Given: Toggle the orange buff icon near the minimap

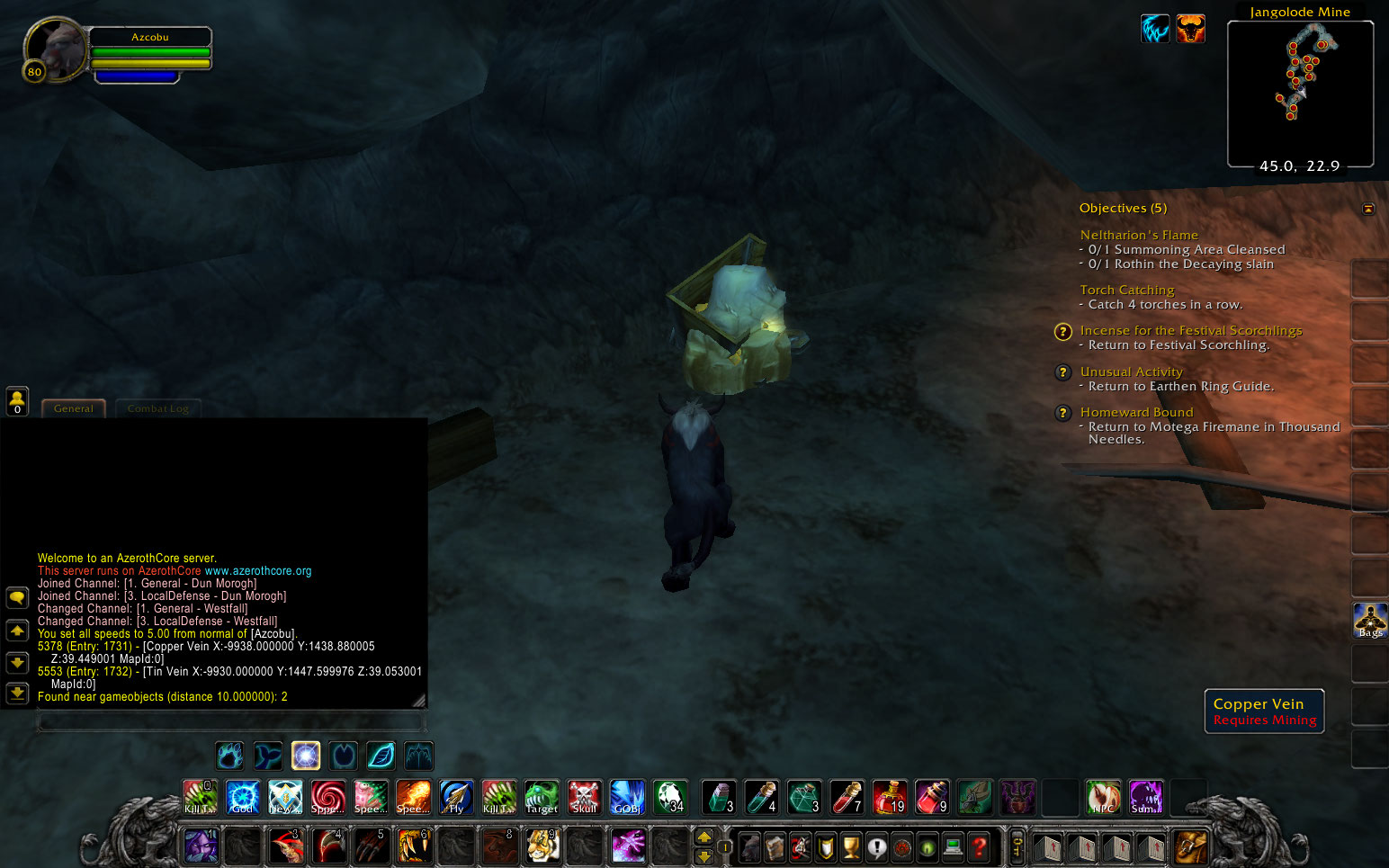Looking at the screenshot, I should coord(1191,29).
